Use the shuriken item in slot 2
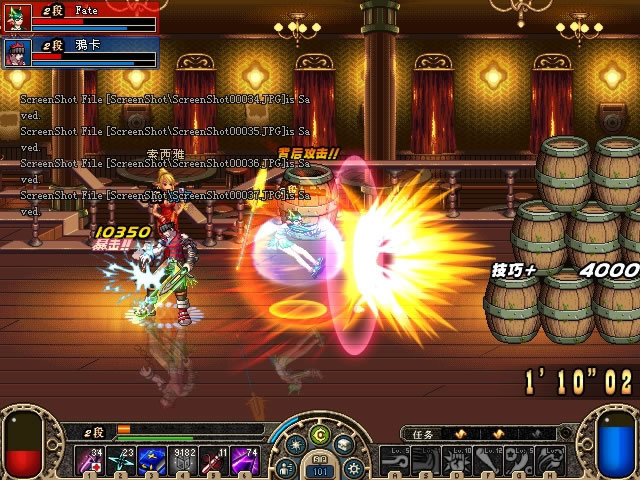Image resolution: width=640 pixels, height=480 pixels. pyautogui.click(x=124, y=461)
